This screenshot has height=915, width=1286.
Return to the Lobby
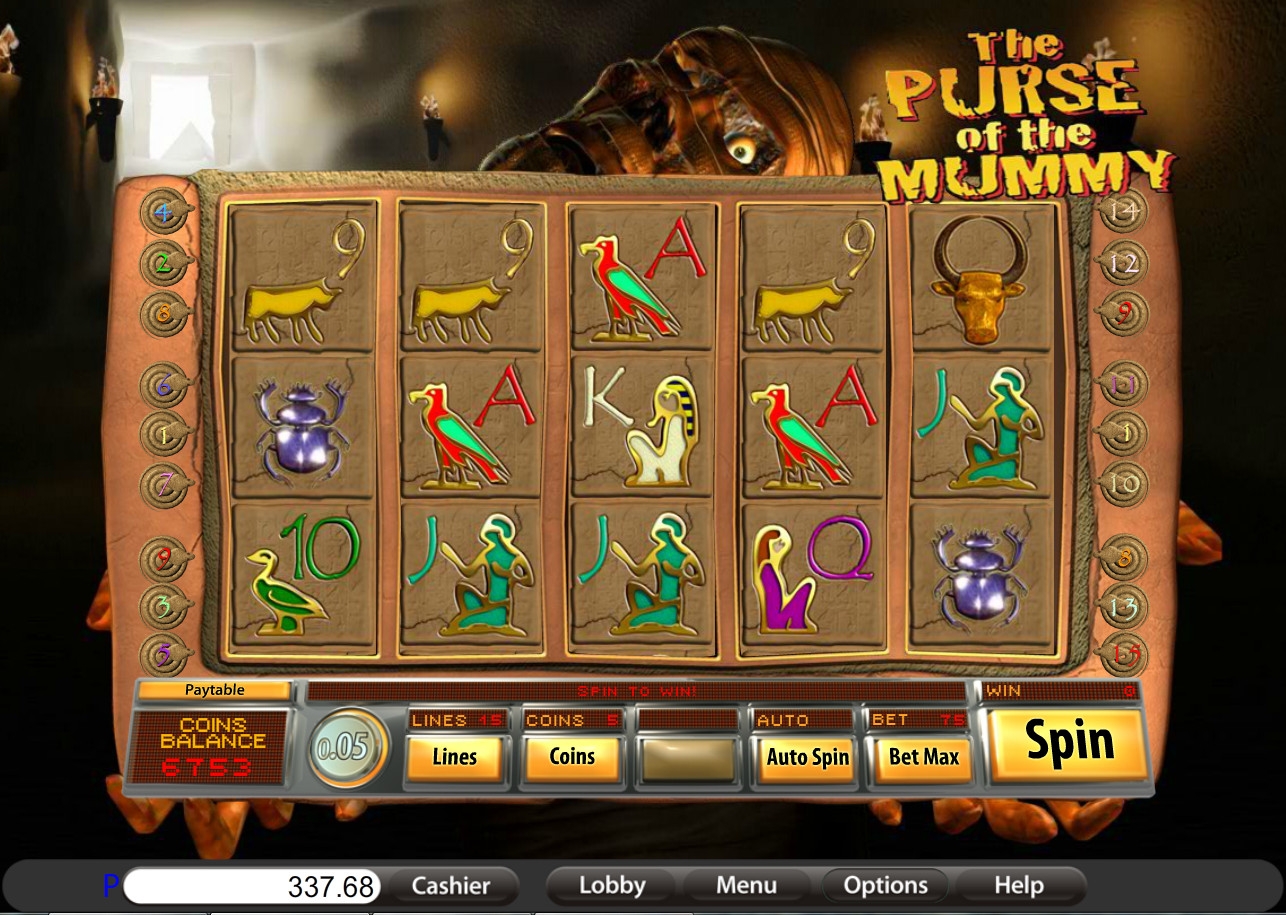tap(612, 885)
